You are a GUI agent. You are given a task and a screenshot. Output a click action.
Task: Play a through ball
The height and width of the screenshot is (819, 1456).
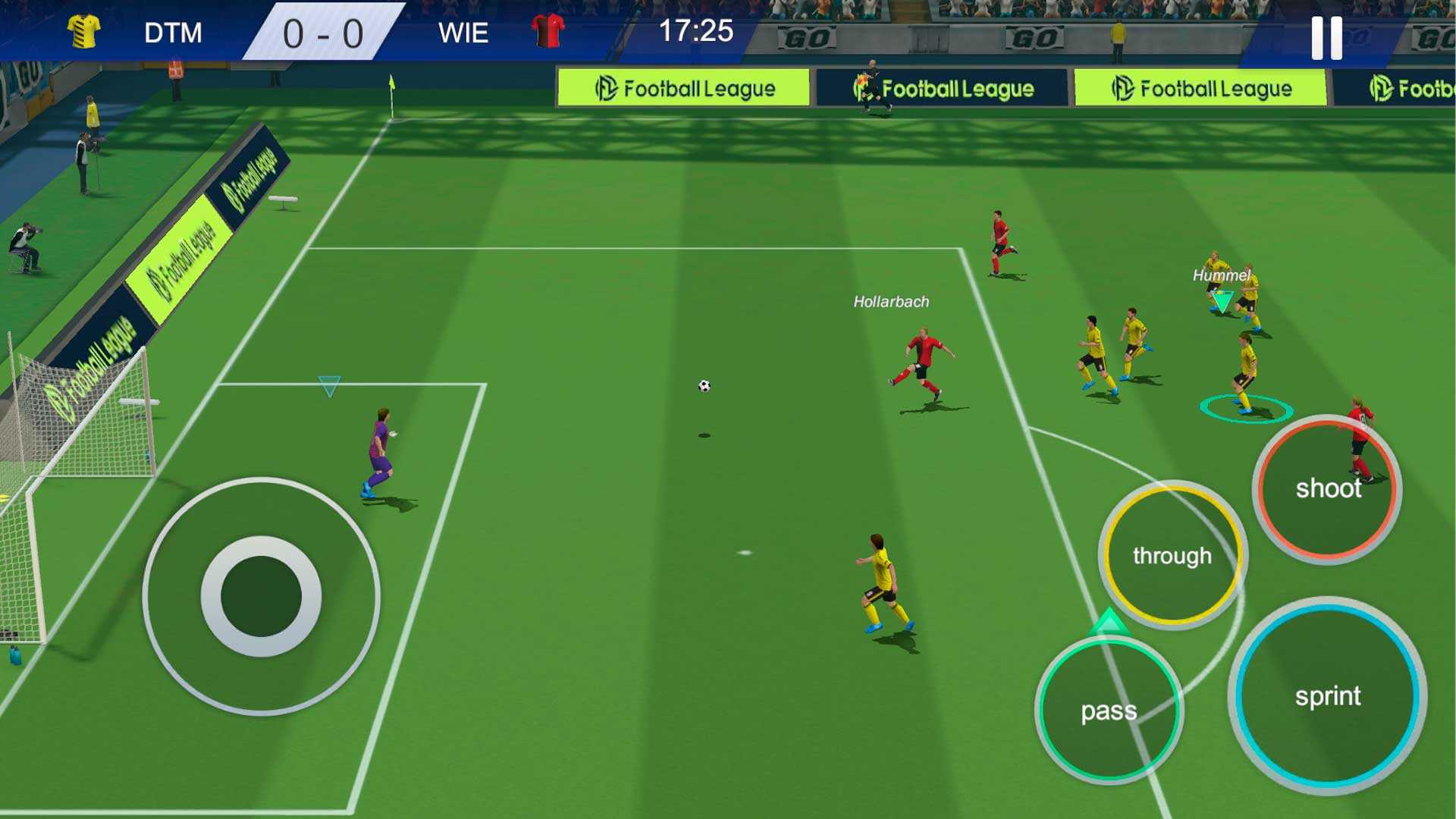[x=1172, y=556]
